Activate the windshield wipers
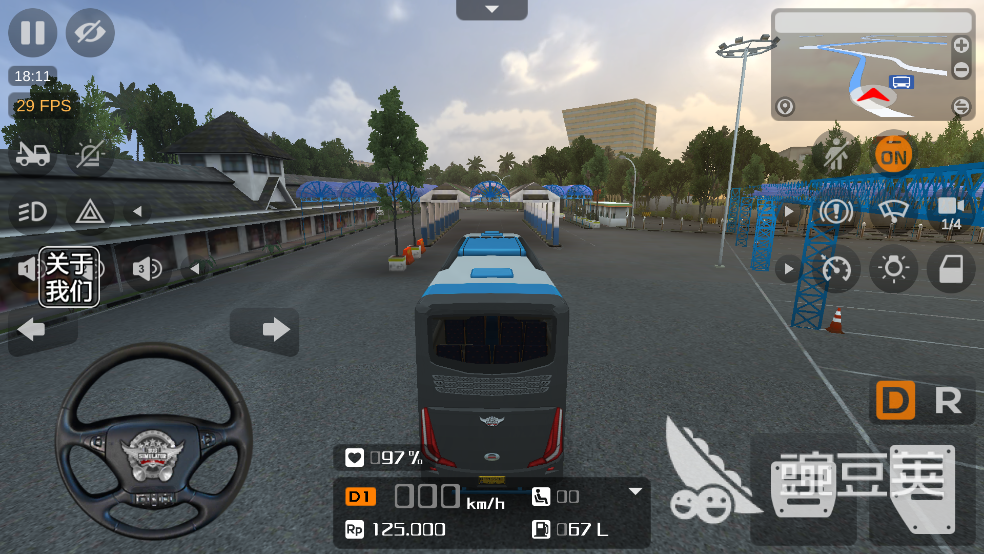 893,211
